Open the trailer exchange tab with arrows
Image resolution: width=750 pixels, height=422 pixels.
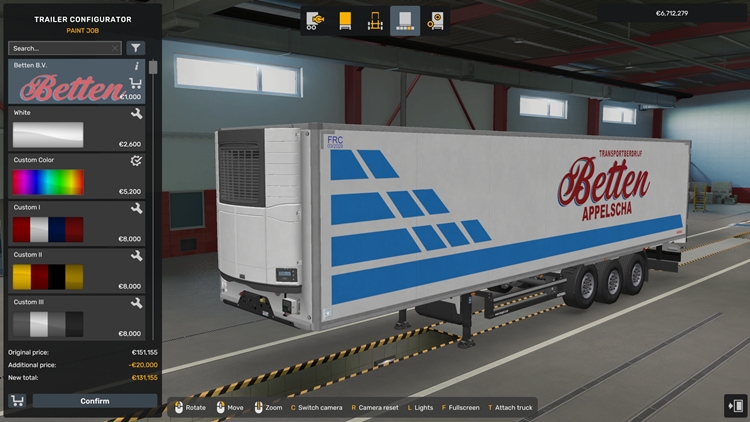[x=315, y=20]
